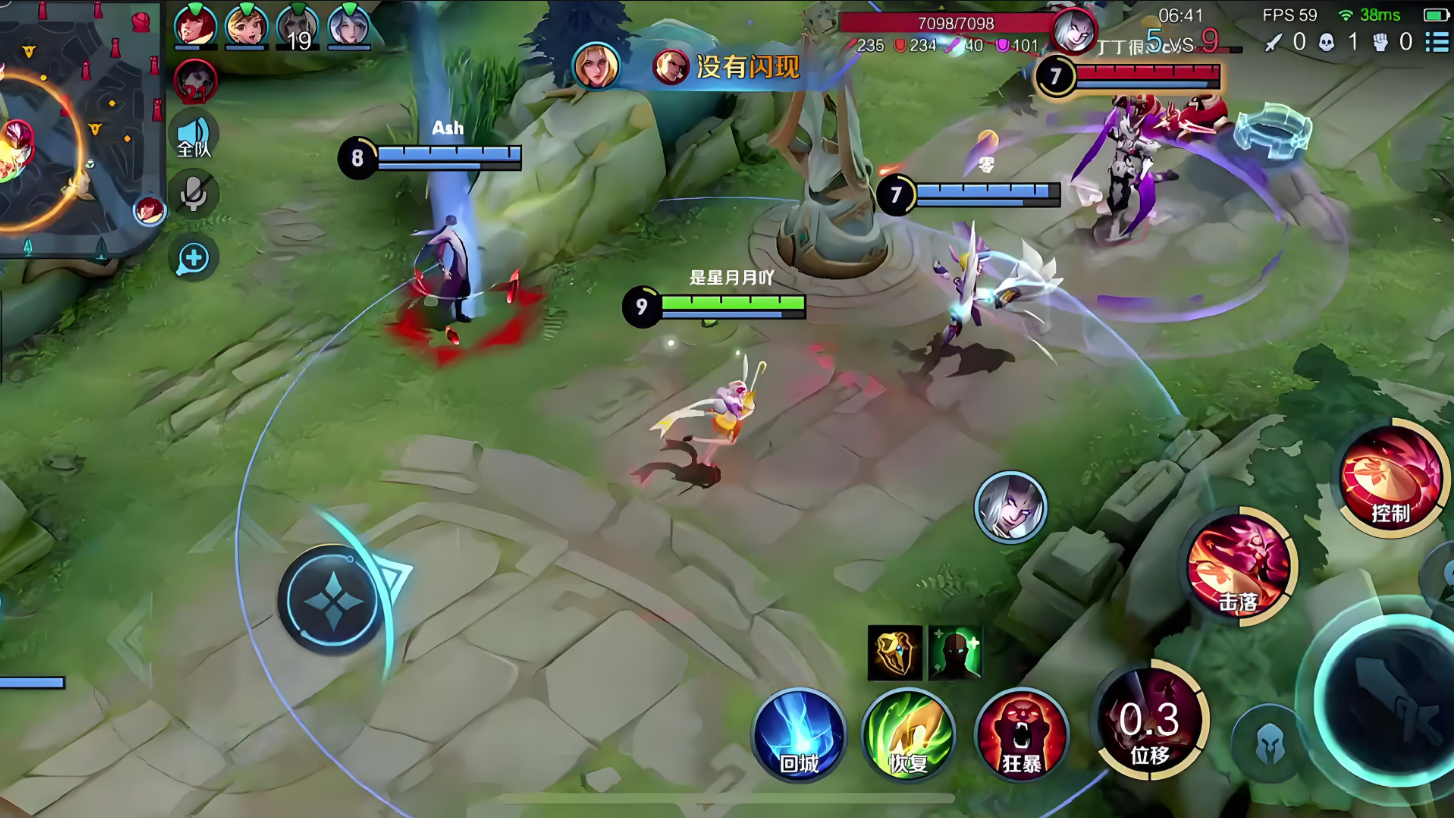Image resolution: width=1454 pixels, height=818 pixels.
Task: Target the white-haired enemy hero portrait button
Action: pos(1010,507)
